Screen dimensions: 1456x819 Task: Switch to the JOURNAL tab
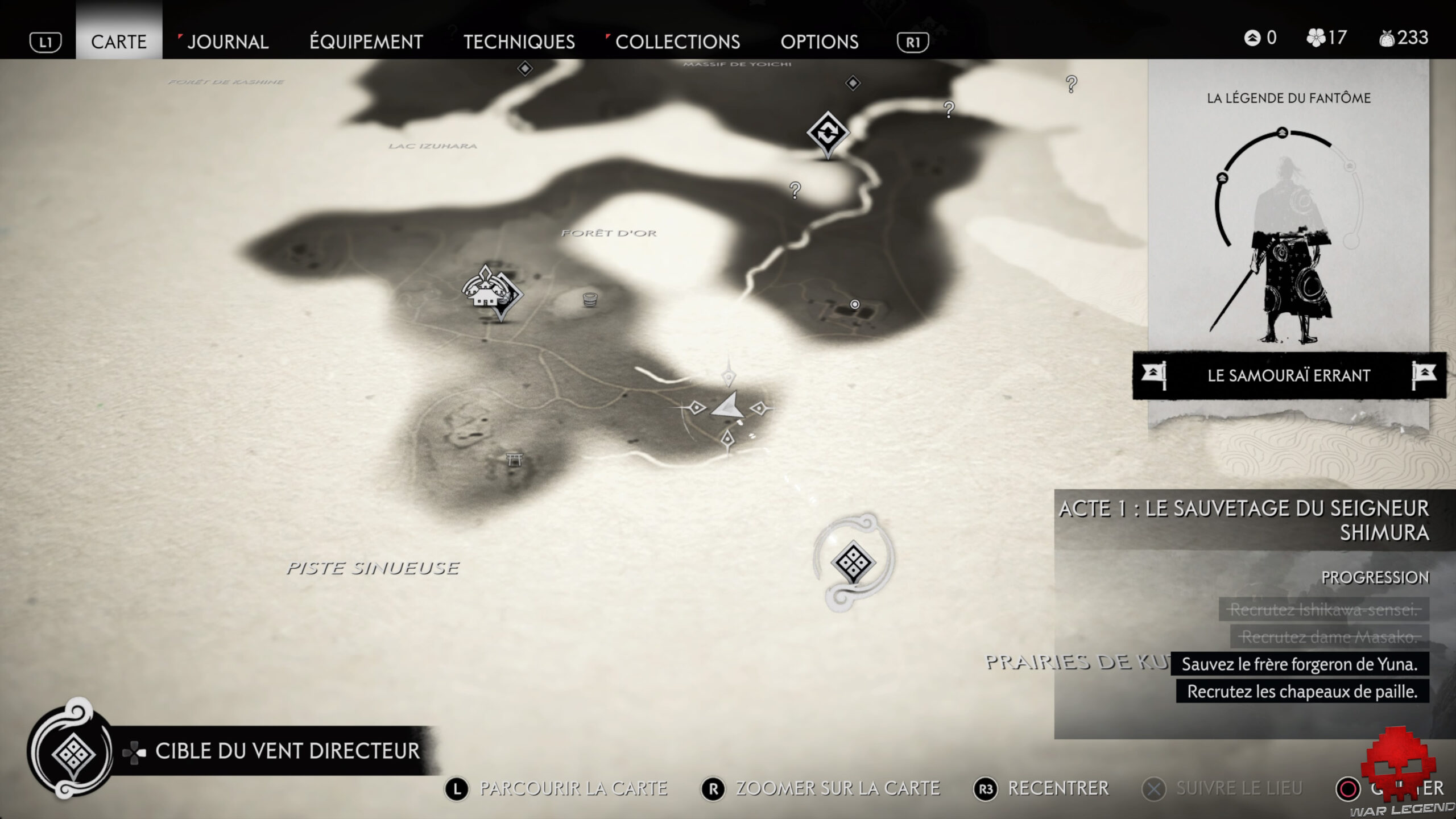[227, 42]
